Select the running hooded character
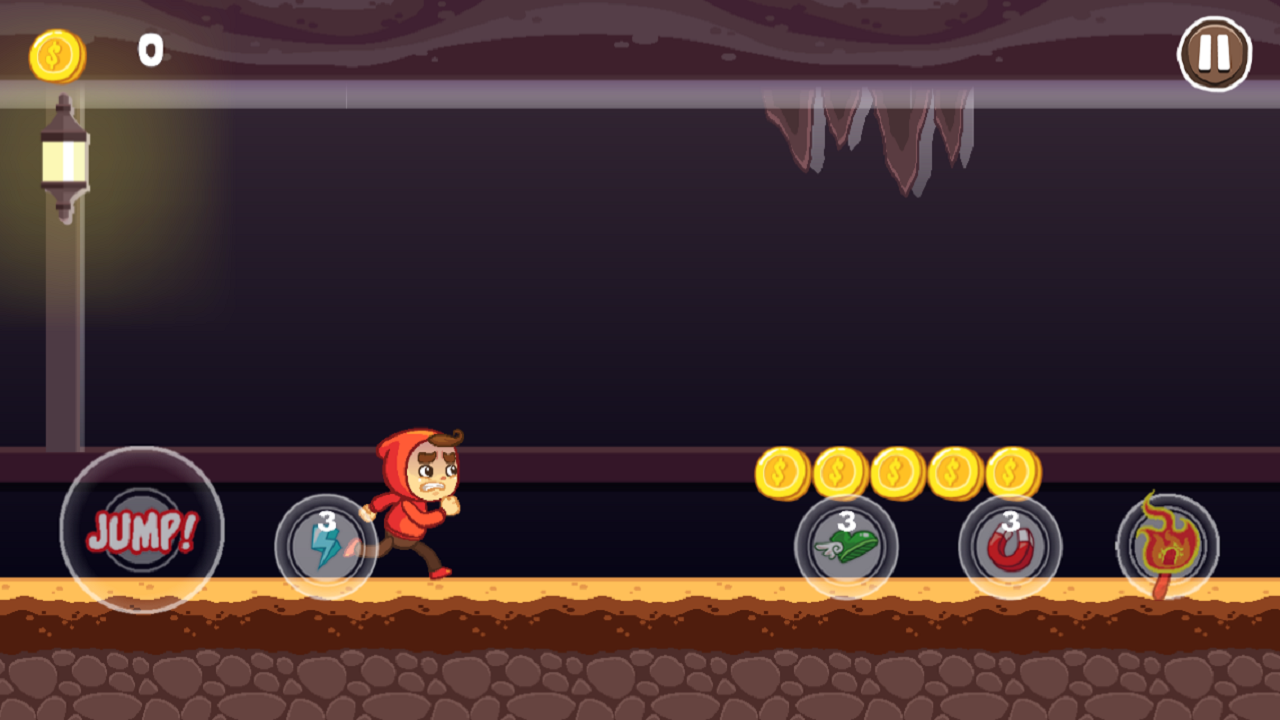Viewport: 1280px width, 720px height. 420,500
